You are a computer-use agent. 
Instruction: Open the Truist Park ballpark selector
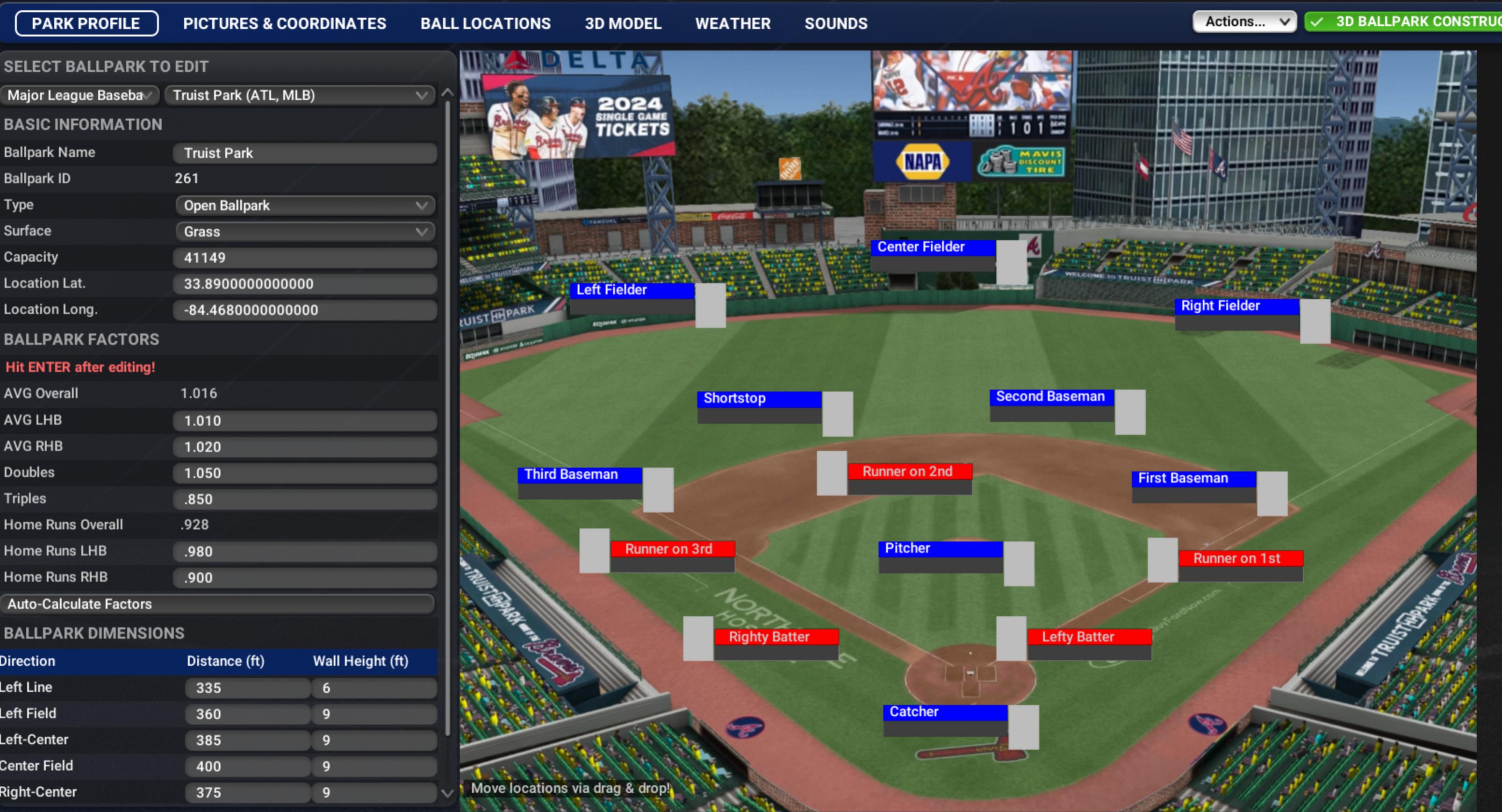[x=300, y=95]
